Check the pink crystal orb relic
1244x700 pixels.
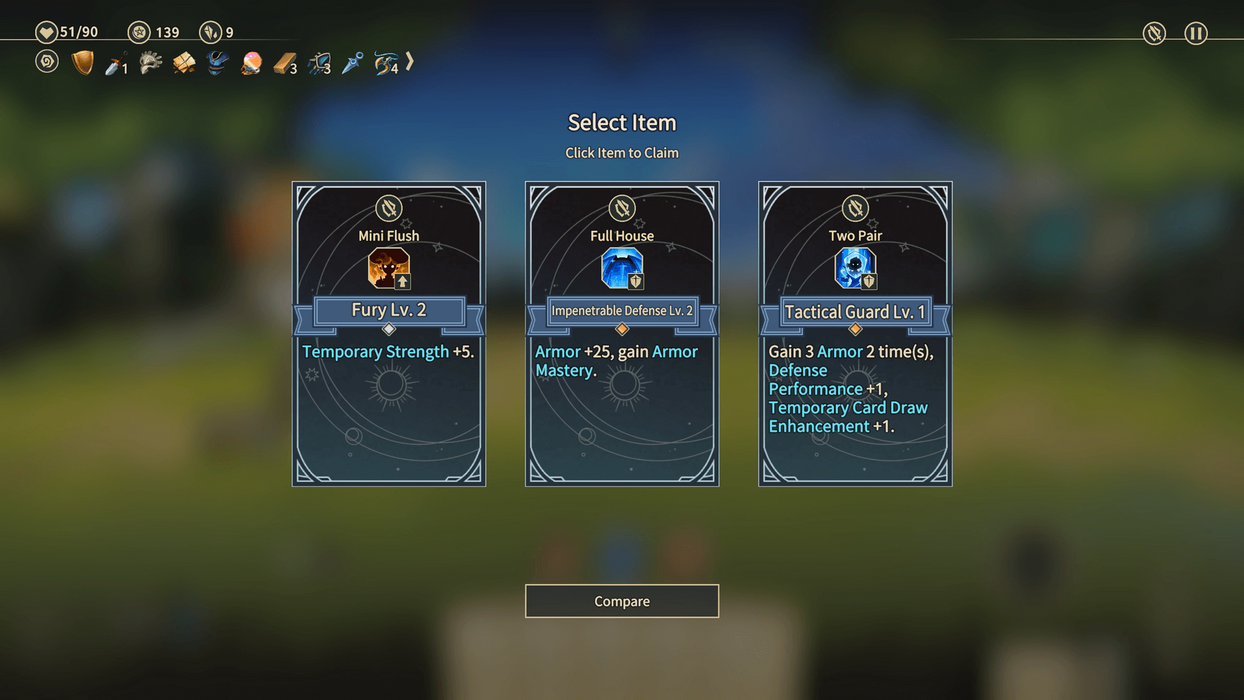(251, 63)
